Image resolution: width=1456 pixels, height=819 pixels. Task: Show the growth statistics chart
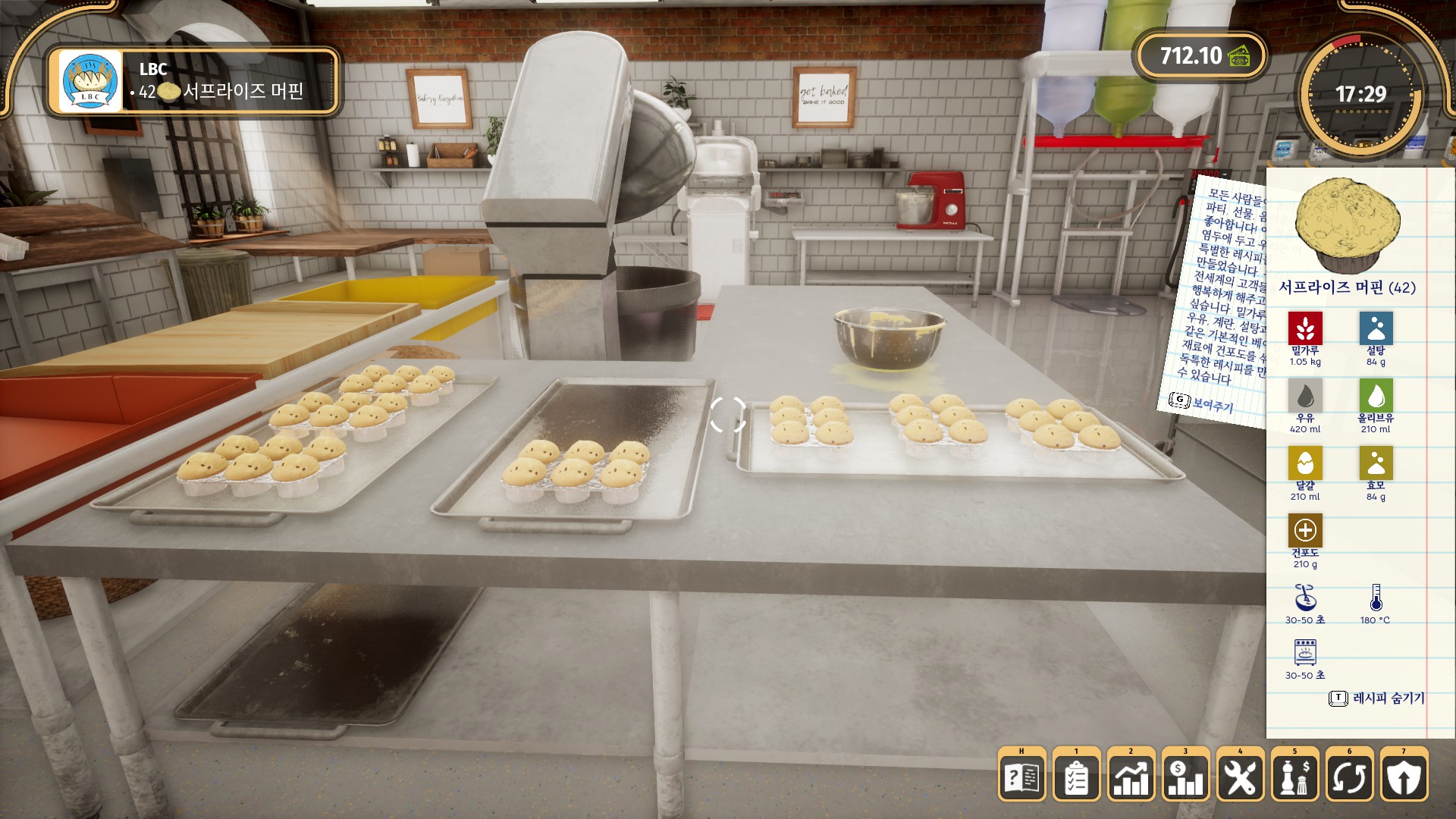(x=1131, y=776)
